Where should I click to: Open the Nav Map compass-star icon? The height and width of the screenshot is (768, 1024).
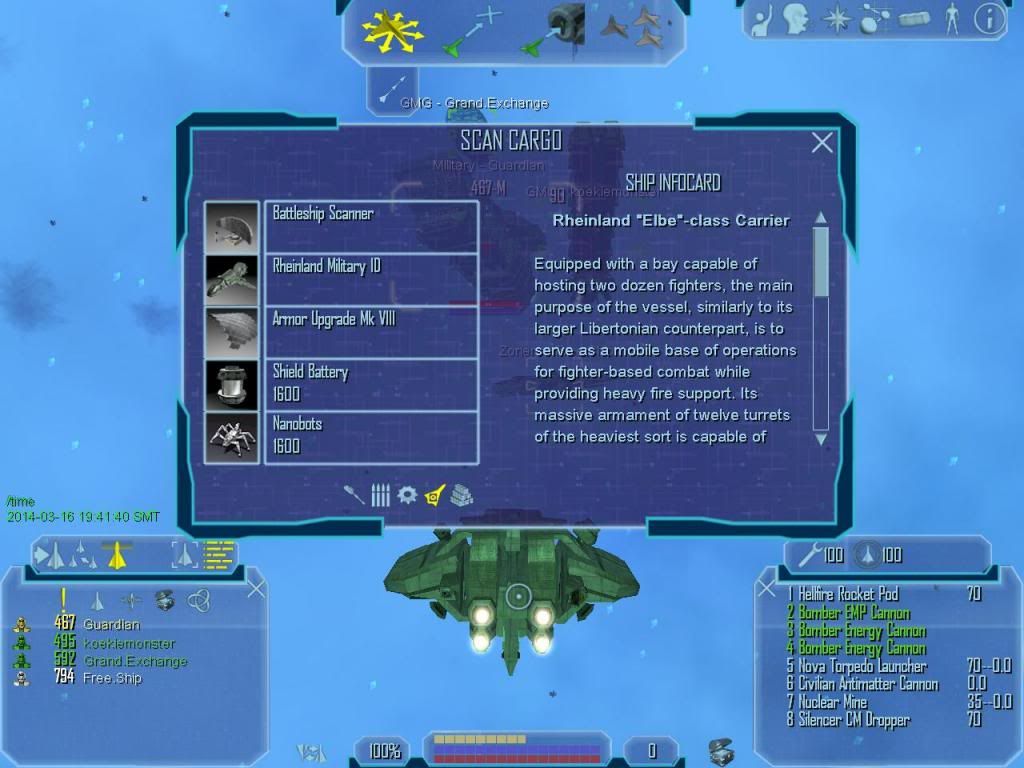[835, 18]
